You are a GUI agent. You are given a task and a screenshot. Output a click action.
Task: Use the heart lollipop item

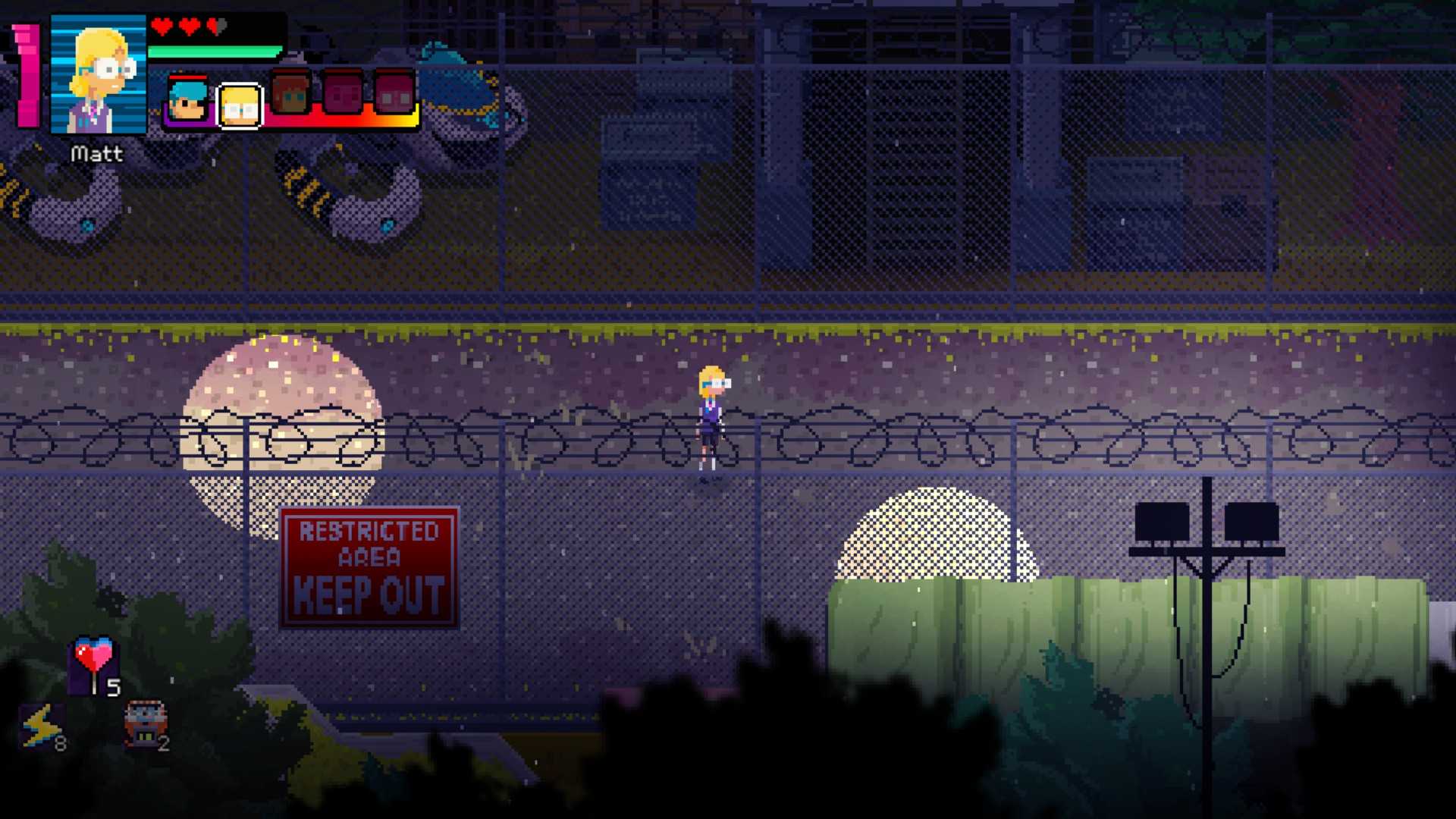94,663
